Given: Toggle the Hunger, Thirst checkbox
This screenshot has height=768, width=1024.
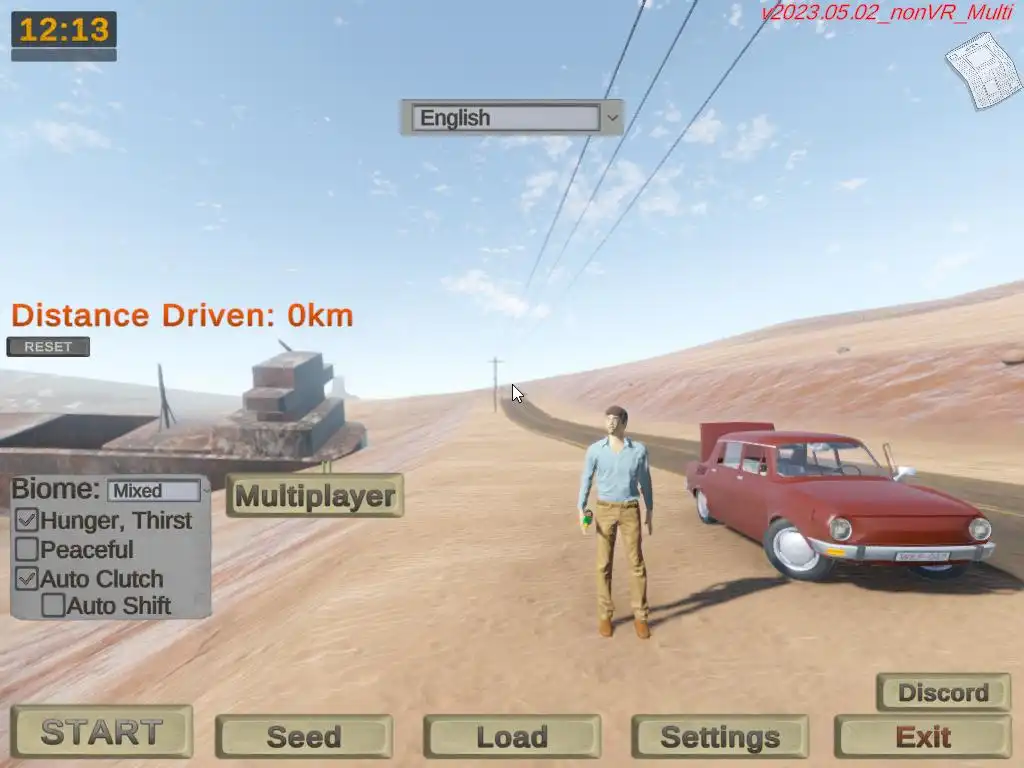Looking at the screenshot, I should [28, 520].
